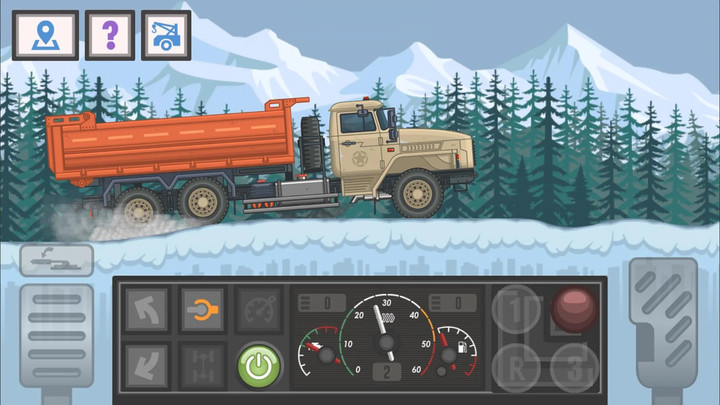The height and width of the screenshot is (405, 720).
Task: Call the tow truck
Action: coord(166,35)
